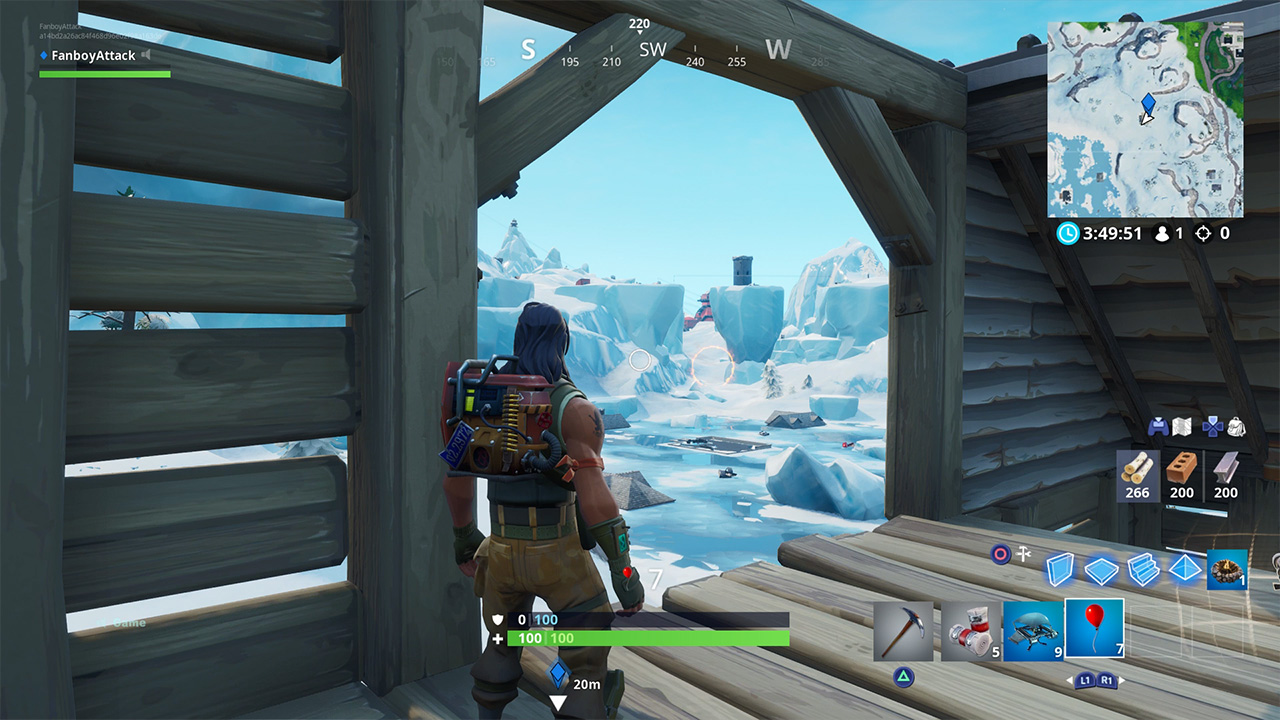Select the balloon item showing 7
The height and width of the screenshot is (720, 1280).
pos(1094,629)
